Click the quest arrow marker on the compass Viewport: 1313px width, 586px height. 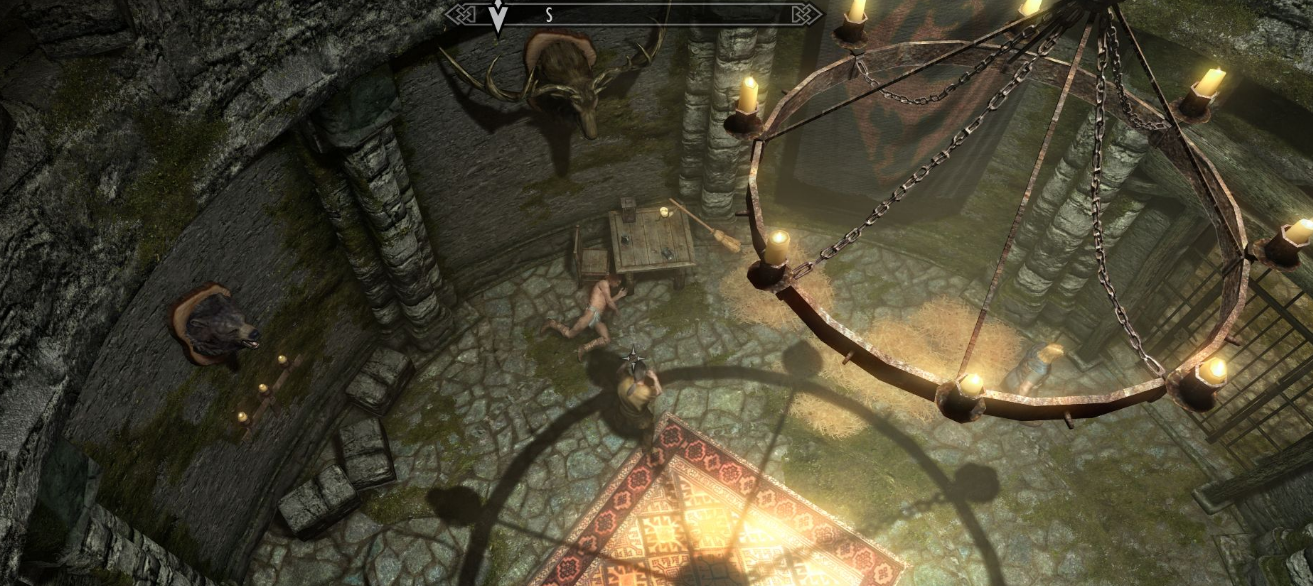tap(497, 17)
